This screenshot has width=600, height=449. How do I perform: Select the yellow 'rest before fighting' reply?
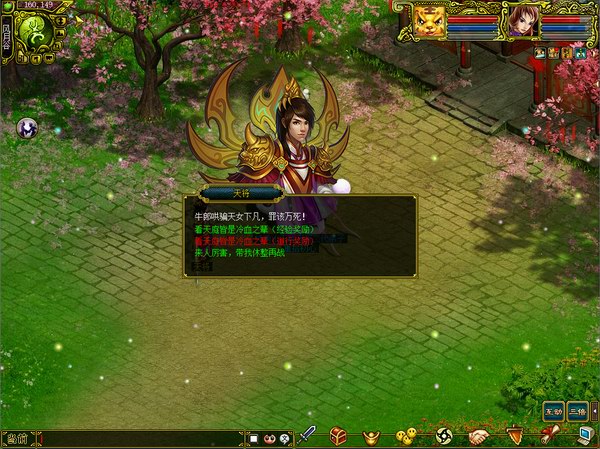pos(242,252)
